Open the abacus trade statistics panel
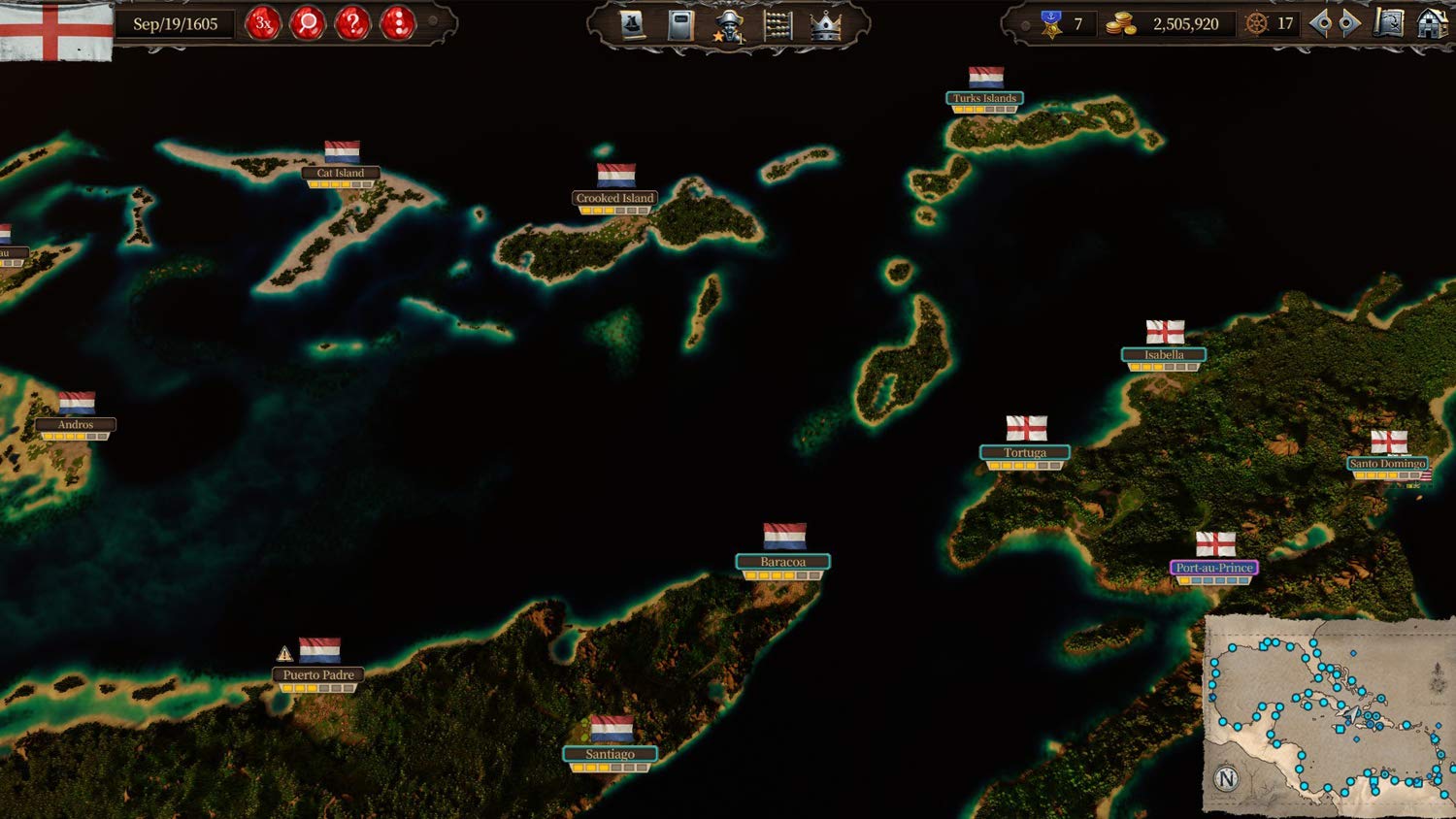This screenshot has height=819, width=1456. click(x=778, y=25)
